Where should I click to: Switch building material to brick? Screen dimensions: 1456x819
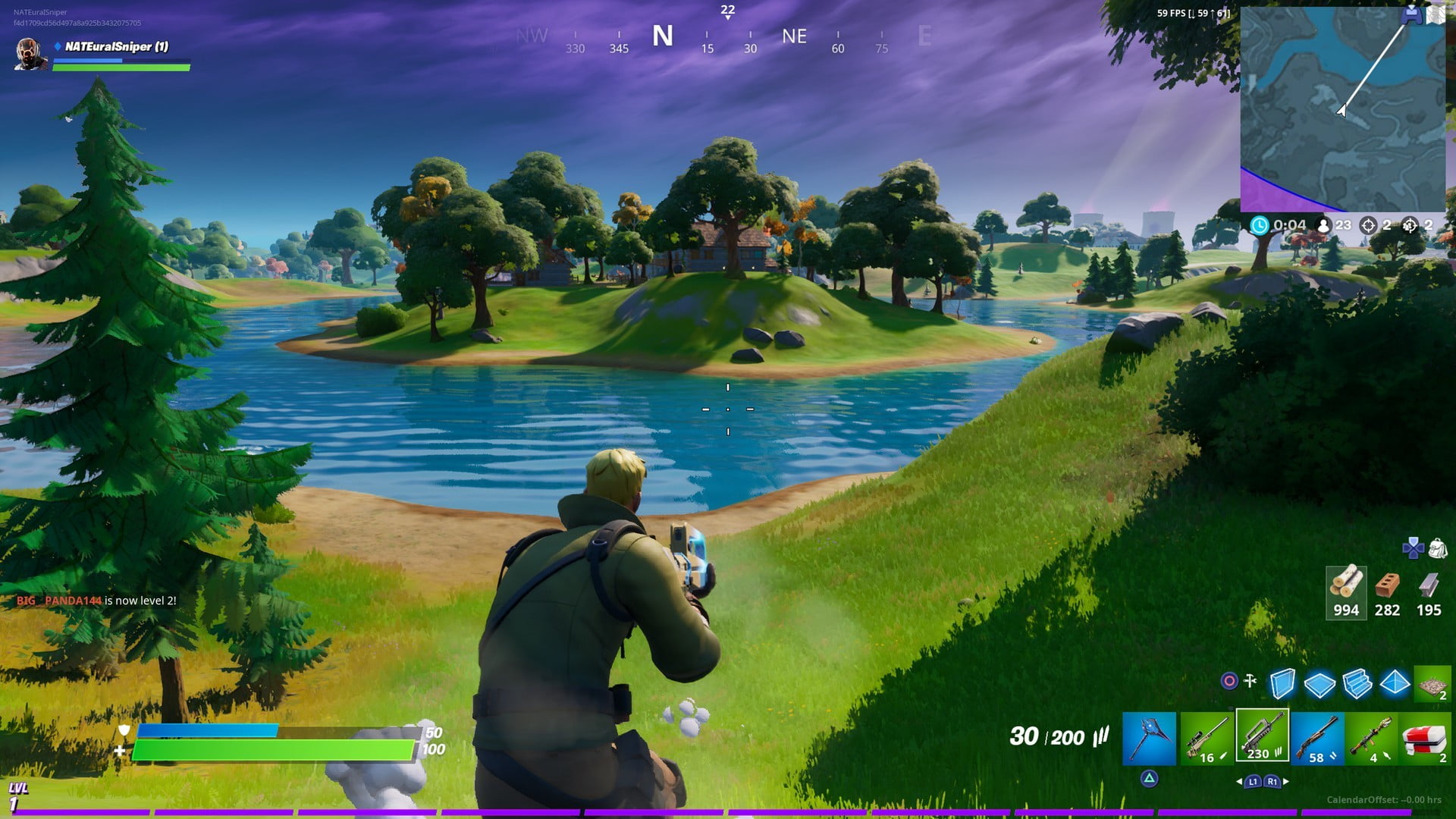(x=1387, y=592)
